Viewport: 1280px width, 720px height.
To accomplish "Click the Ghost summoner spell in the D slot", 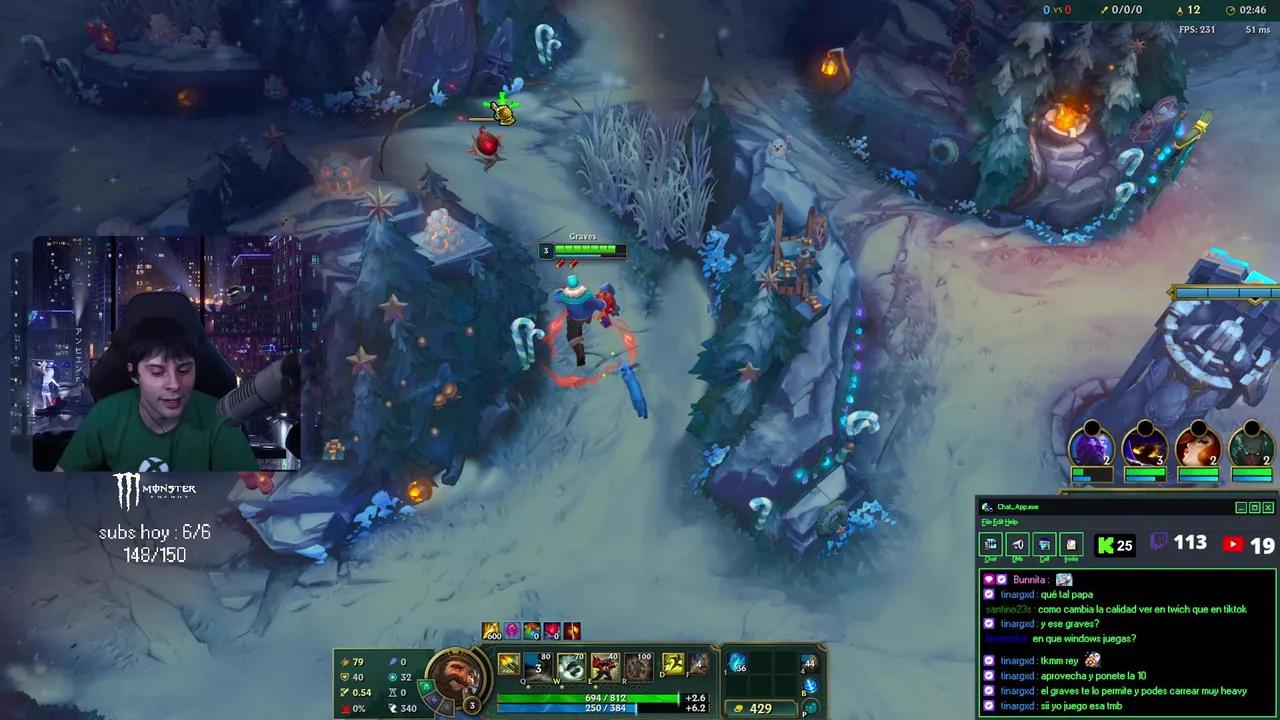I will point(673,665).
